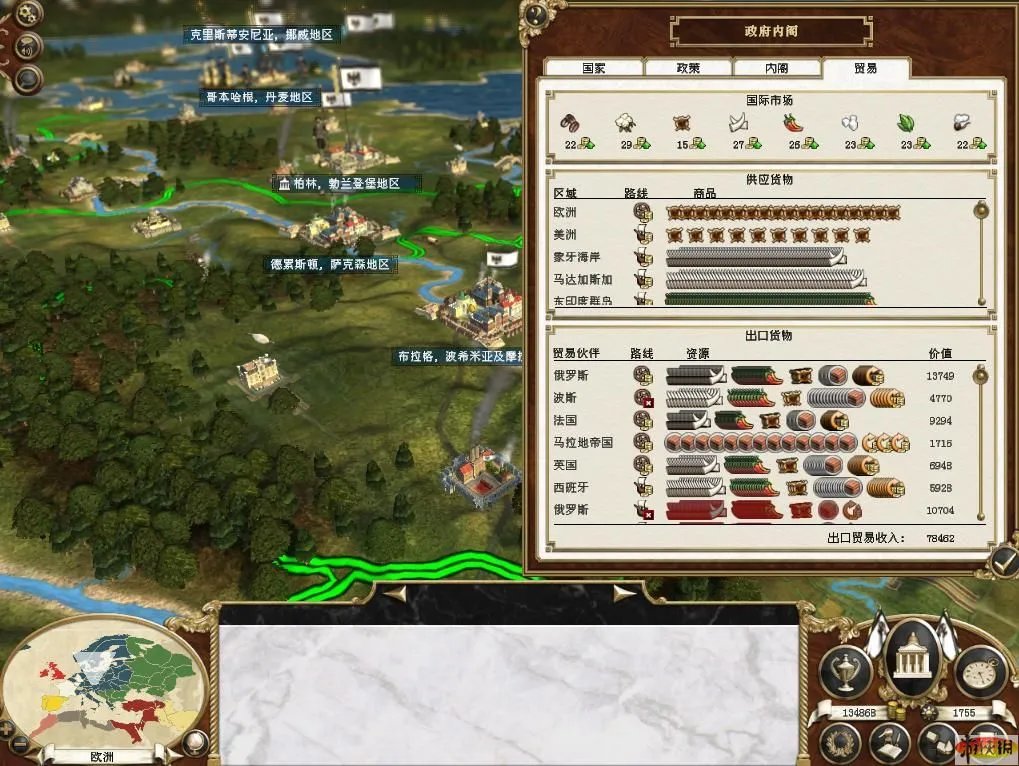The width and height of the screenshot is (1019, 766).
Task: Click the left arrow above the marble panel
Action: 396,593
